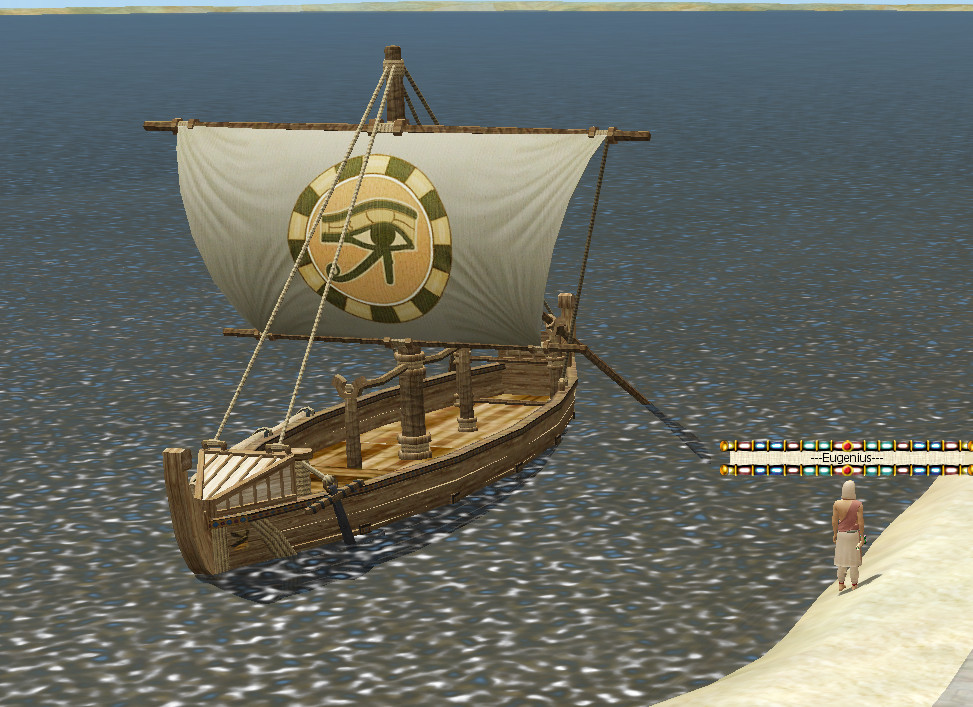Viewport: 973px width, 707px height.
Task: Click the Eugenius player nameplate
Action: [846, 458]
